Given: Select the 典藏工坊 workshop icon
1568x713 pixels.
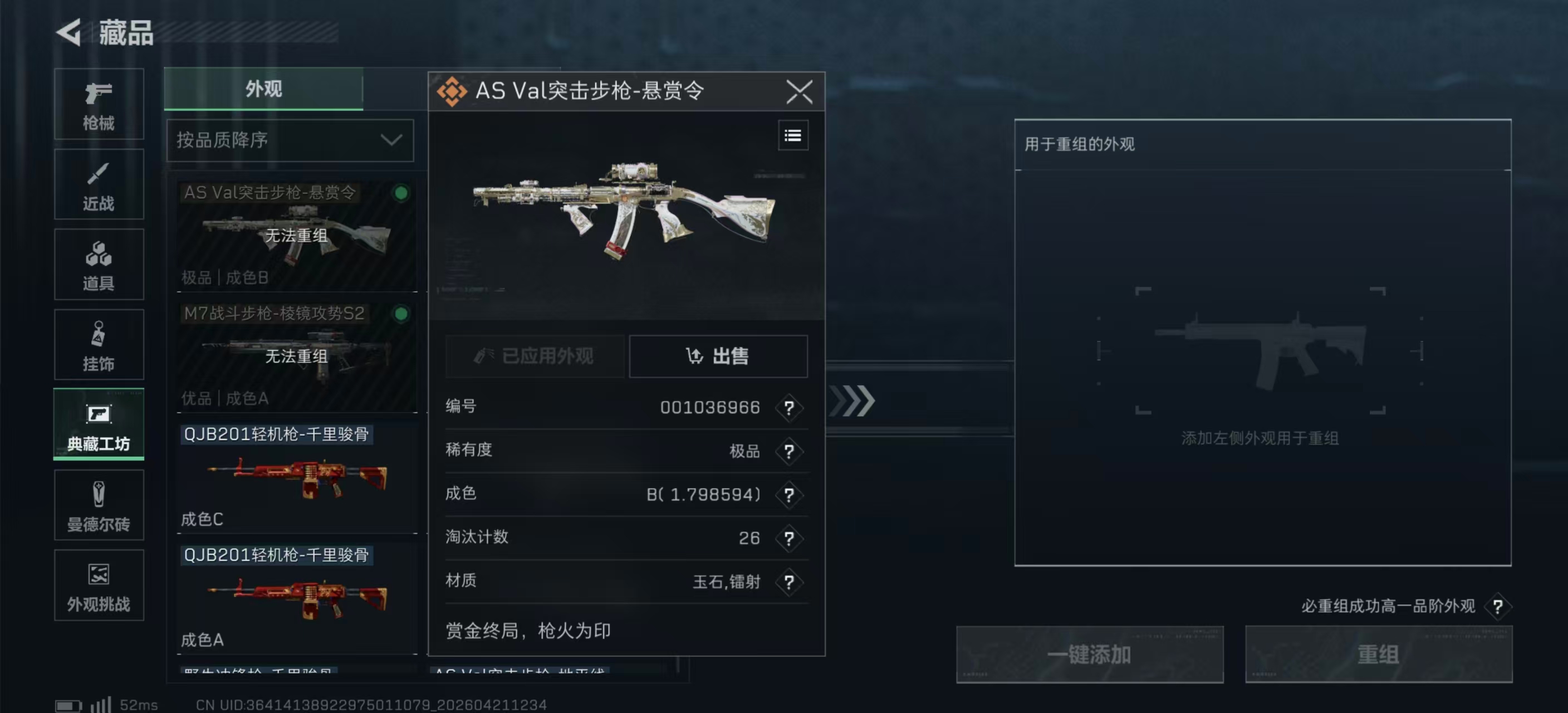Looking at the screenshot, I should (98, 424).
